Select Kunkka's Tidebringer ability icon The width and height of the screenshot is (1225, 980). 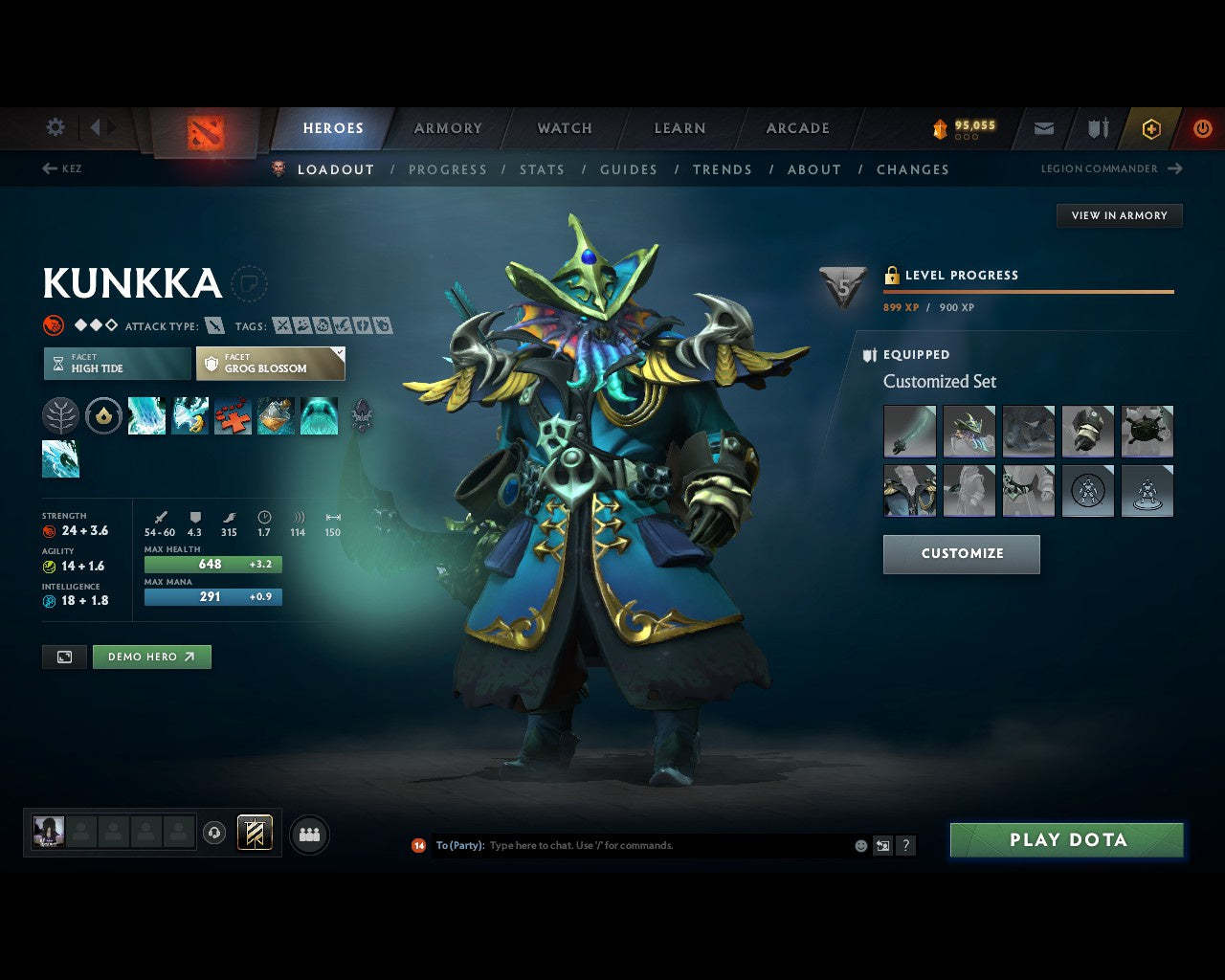(x=189, y=415)
